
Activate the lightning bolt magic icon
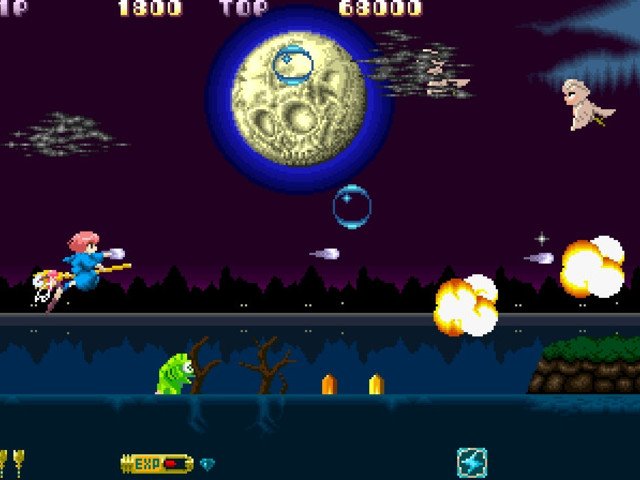(472, 462)
